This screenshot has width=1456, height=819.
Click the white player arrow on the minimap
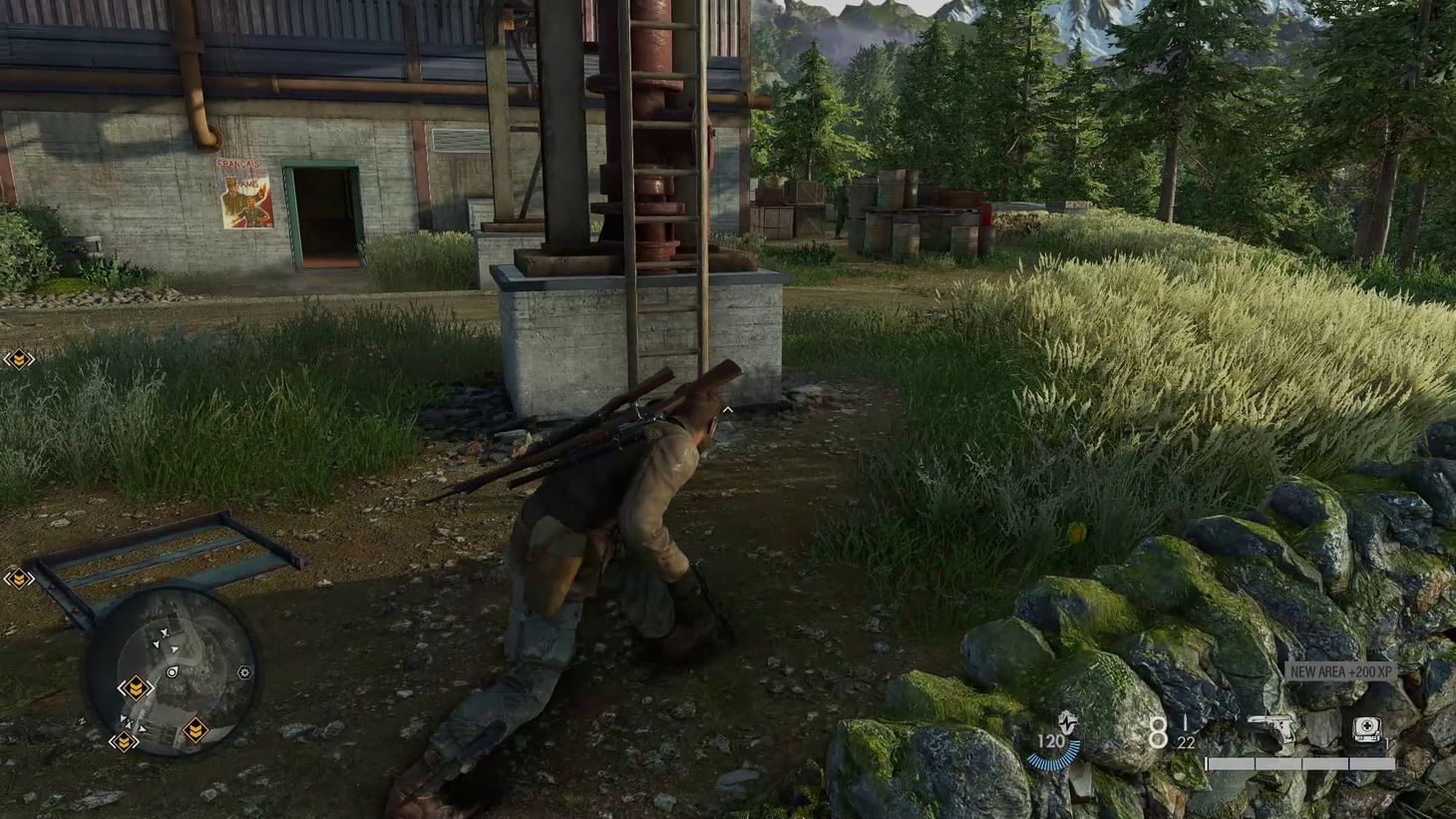click(174, 649)
